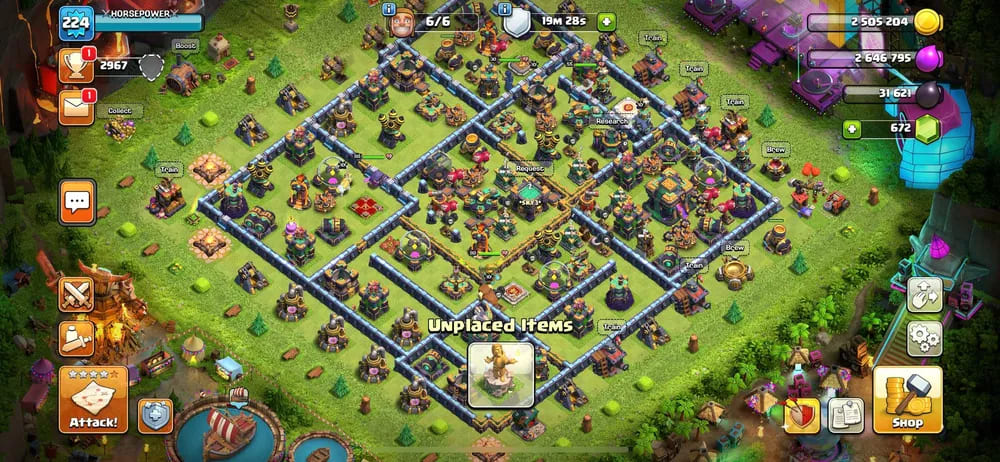Show builder info via the blue i icon
The image size is (1000, 462).
[x=390, y=9]
